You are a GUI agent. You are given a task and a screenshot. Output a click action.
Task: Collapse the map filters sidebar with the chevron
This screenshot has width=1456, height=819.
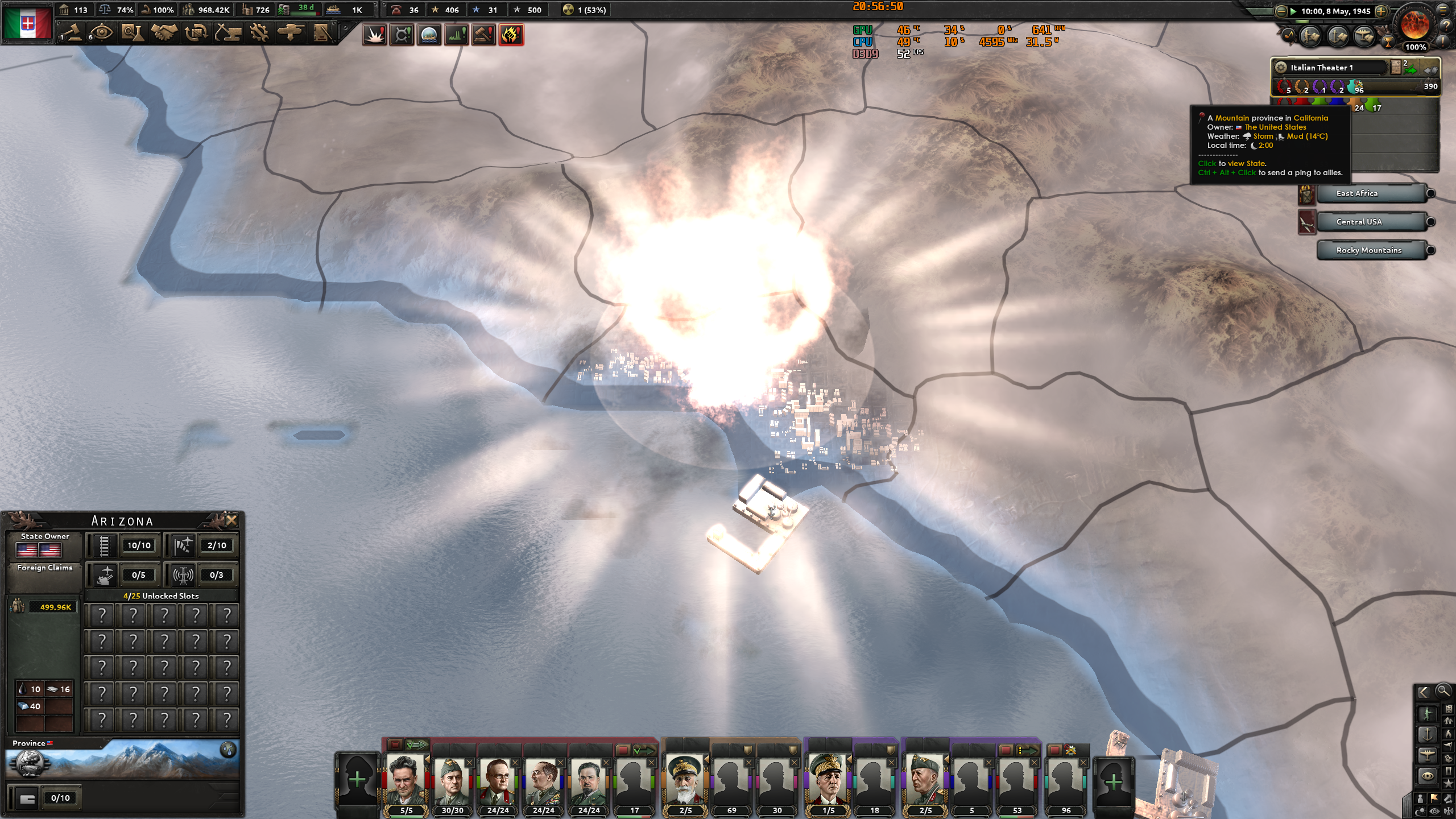pyautogui.click(x=1424, y=692)
